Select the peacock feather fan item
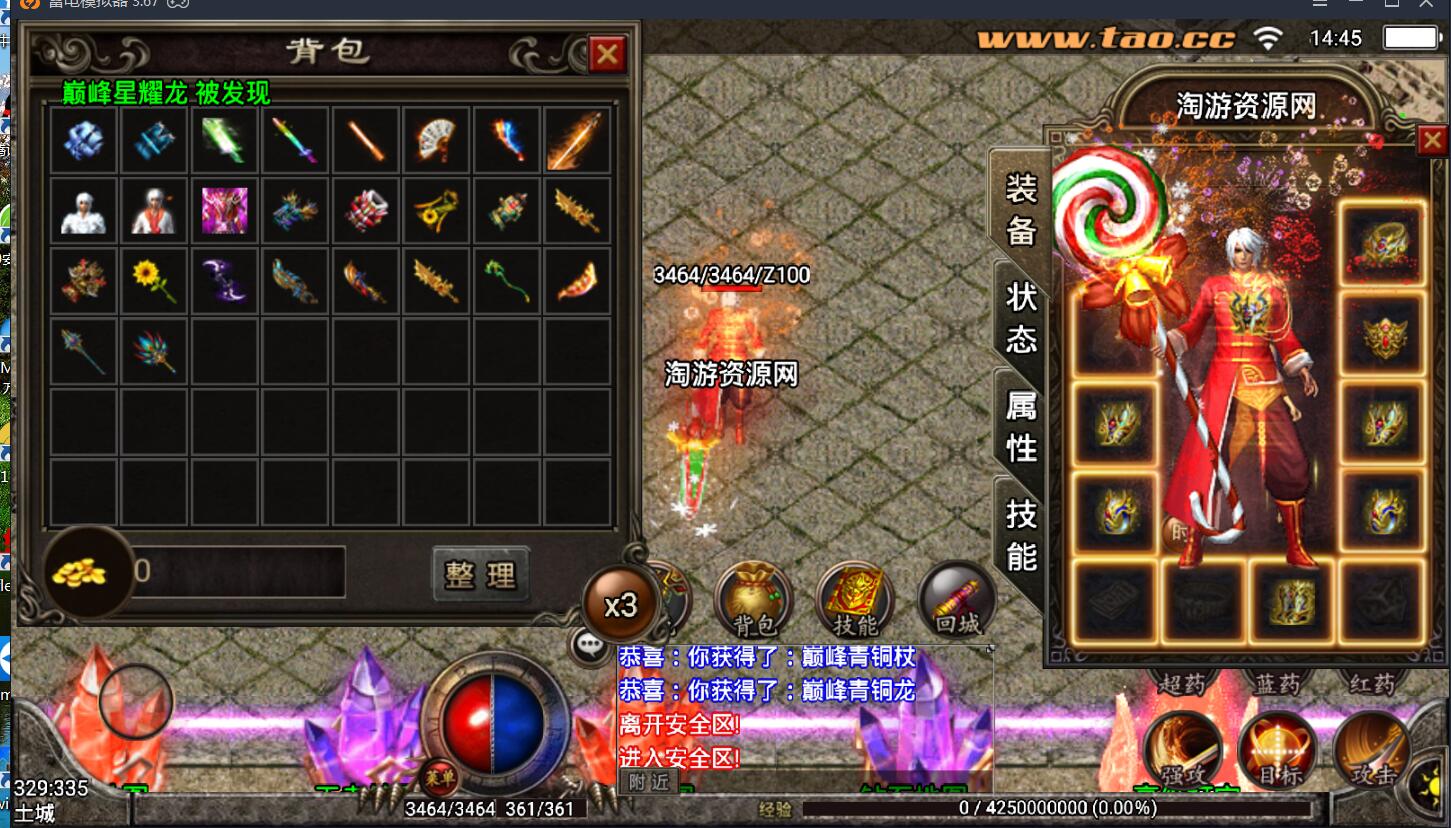This screenshot has width=1451, height=828. coord(154,352)
